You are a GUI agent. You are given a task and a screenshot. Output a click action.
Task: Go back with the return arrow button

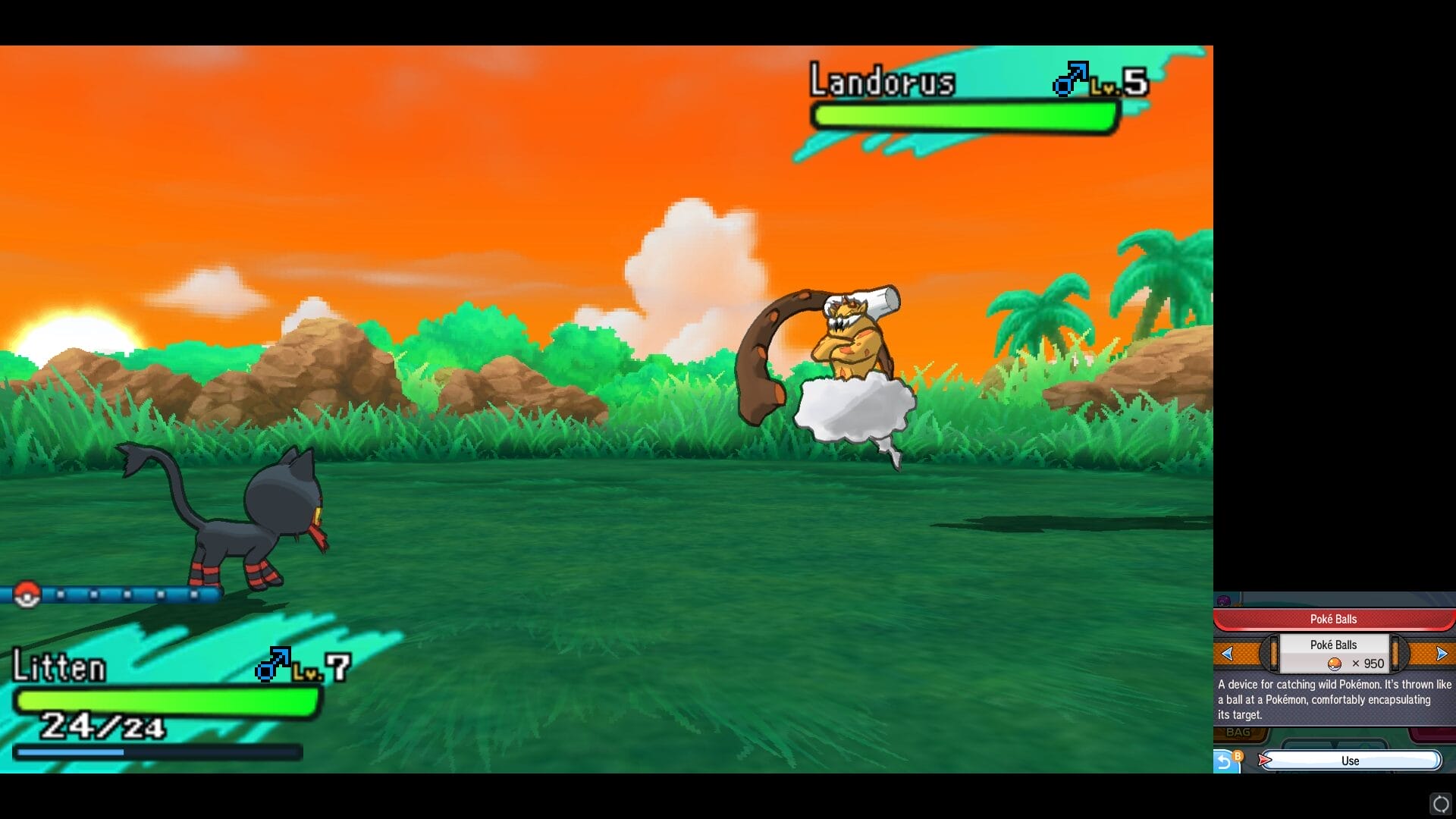tap(1225, 761)
